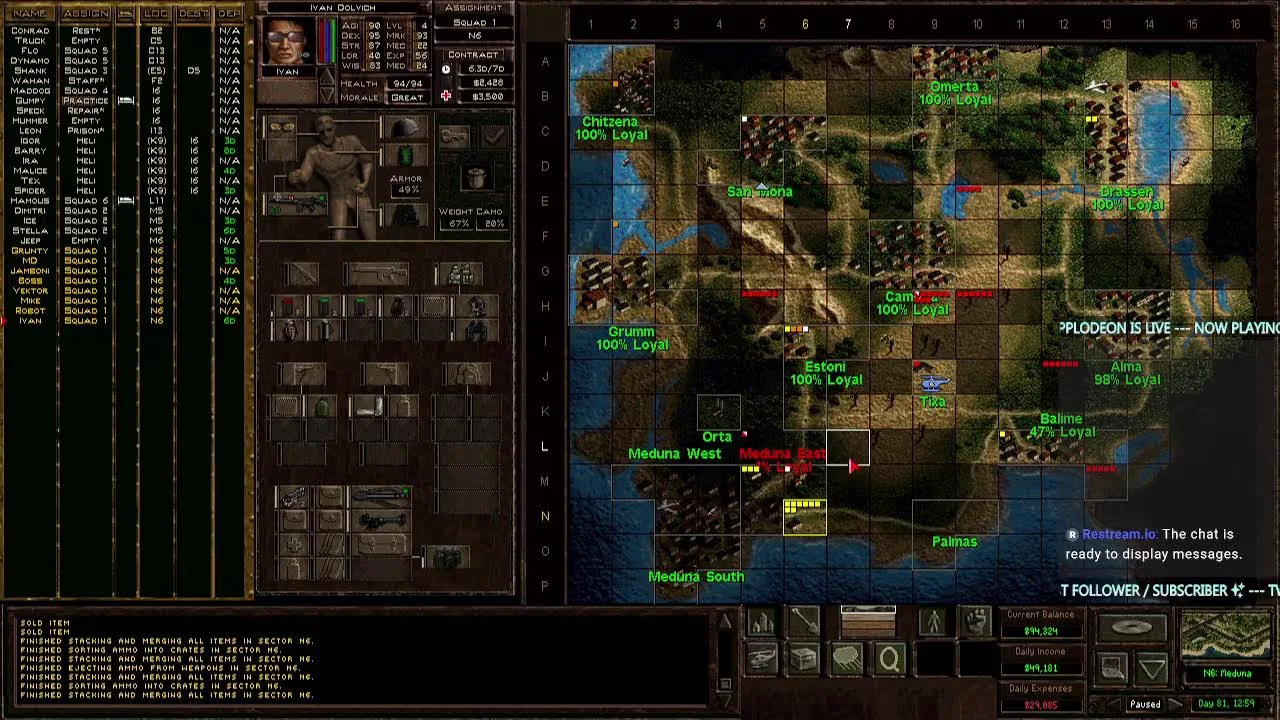1280x720 pixels.
Task: Change Ivan's Squad 1 assignment
Action: 474,22
